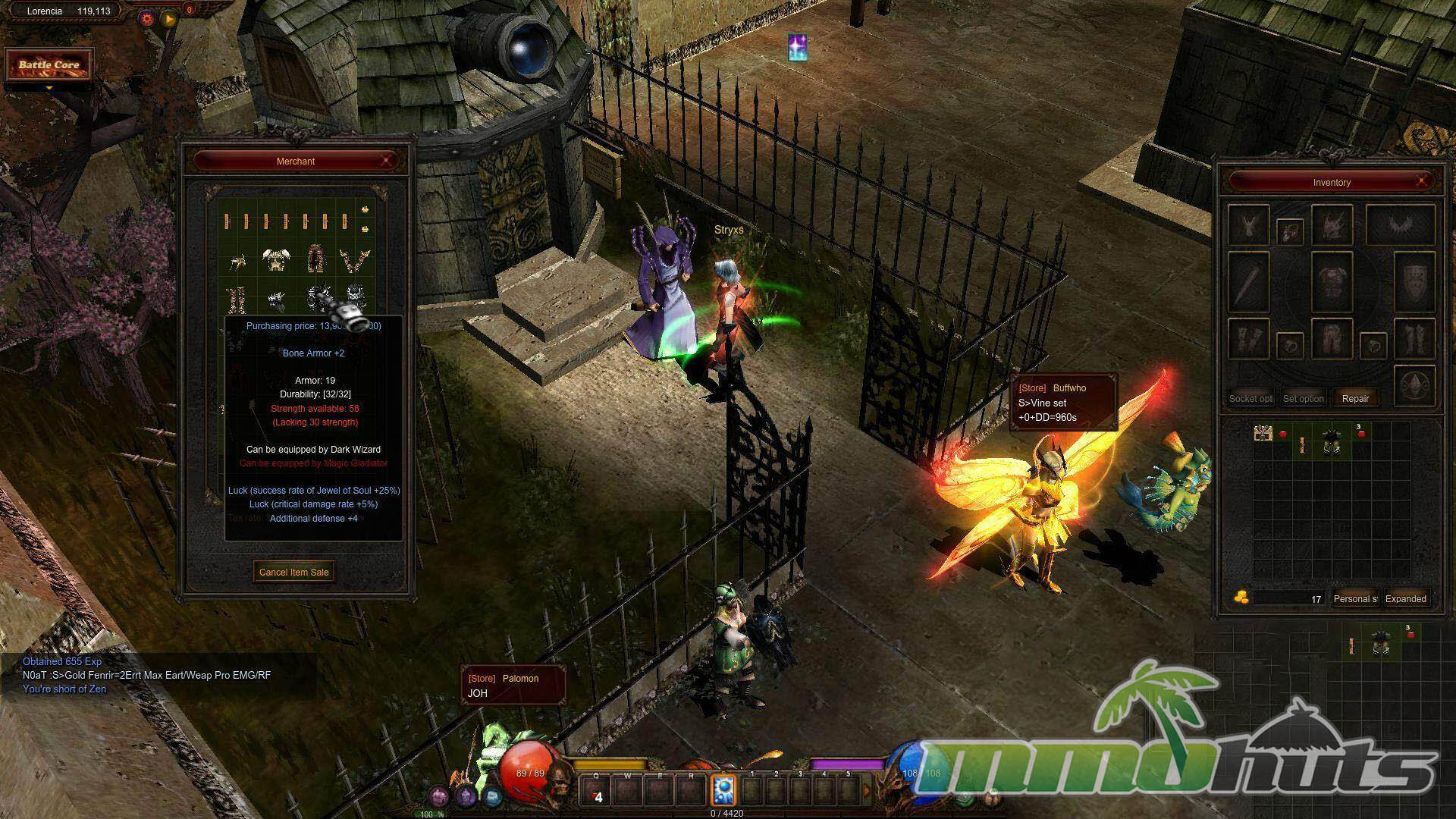Open the Socket option panel
The height and width of the screenshot is (819, 1456).
coord(1250,398)
